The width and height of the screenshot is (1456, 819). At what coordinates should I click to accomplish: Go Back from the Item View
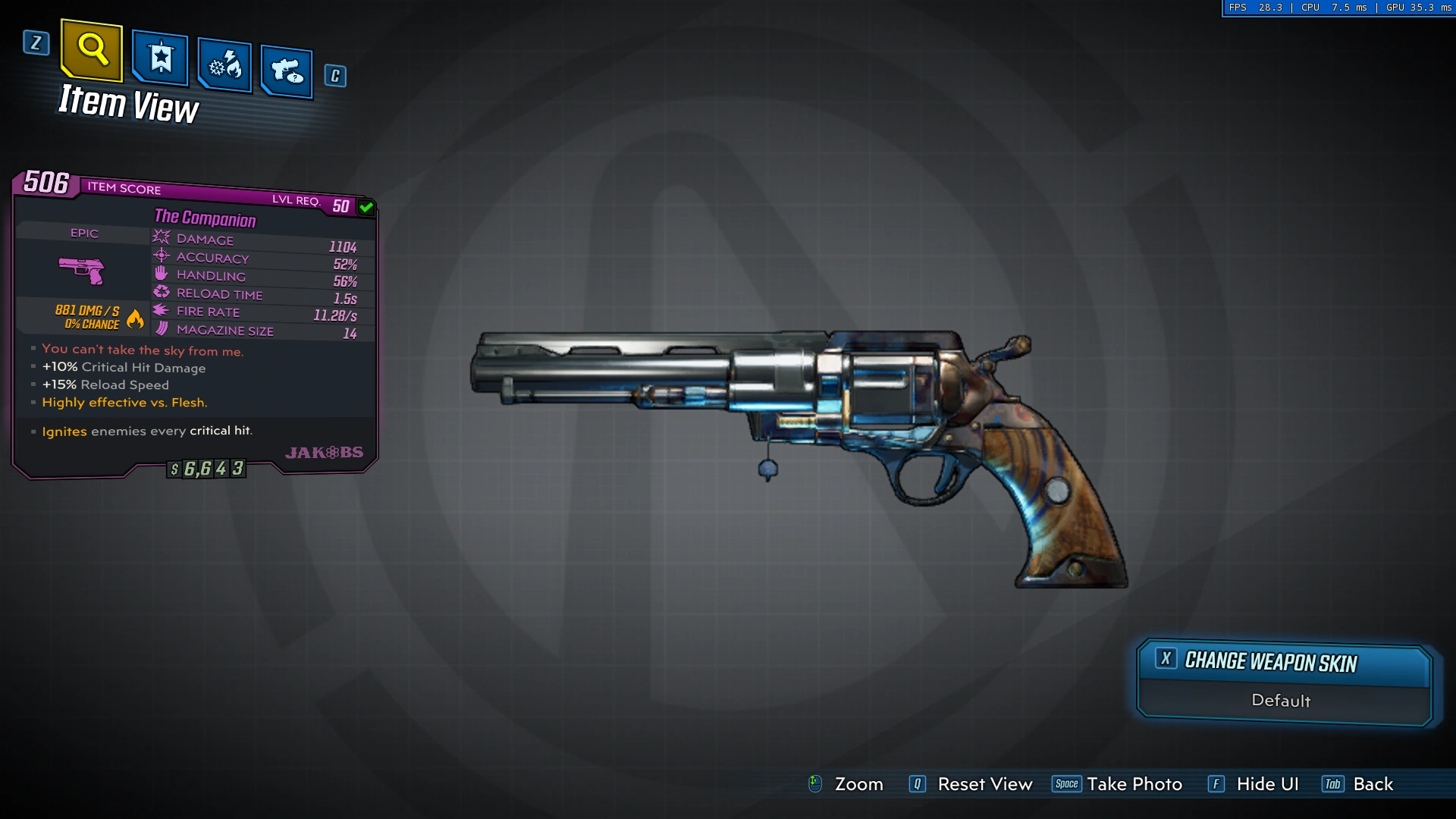[x=1372, y=784]
